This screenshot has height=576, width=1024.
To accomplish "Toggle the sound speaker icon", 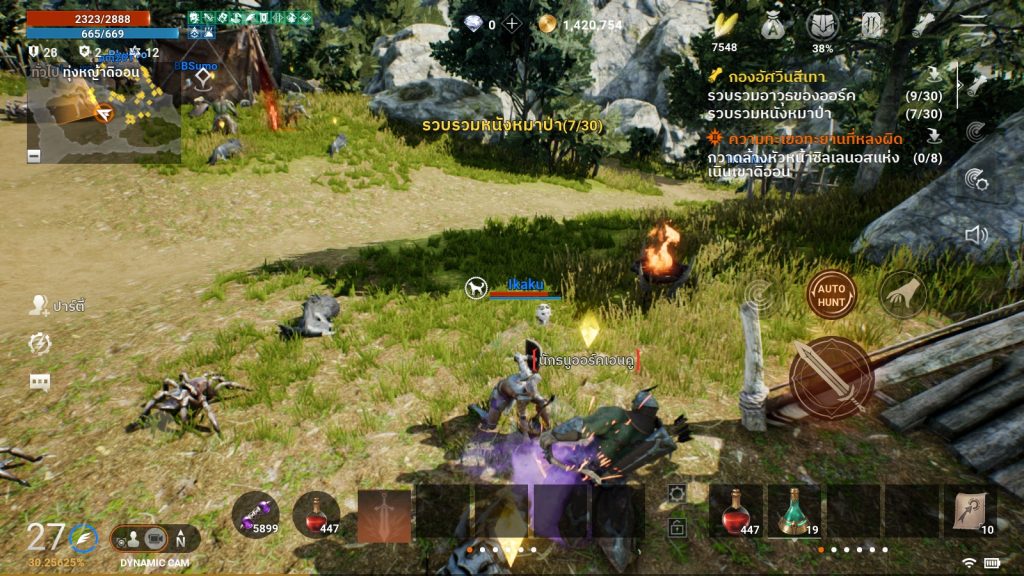I will point(976,235).
